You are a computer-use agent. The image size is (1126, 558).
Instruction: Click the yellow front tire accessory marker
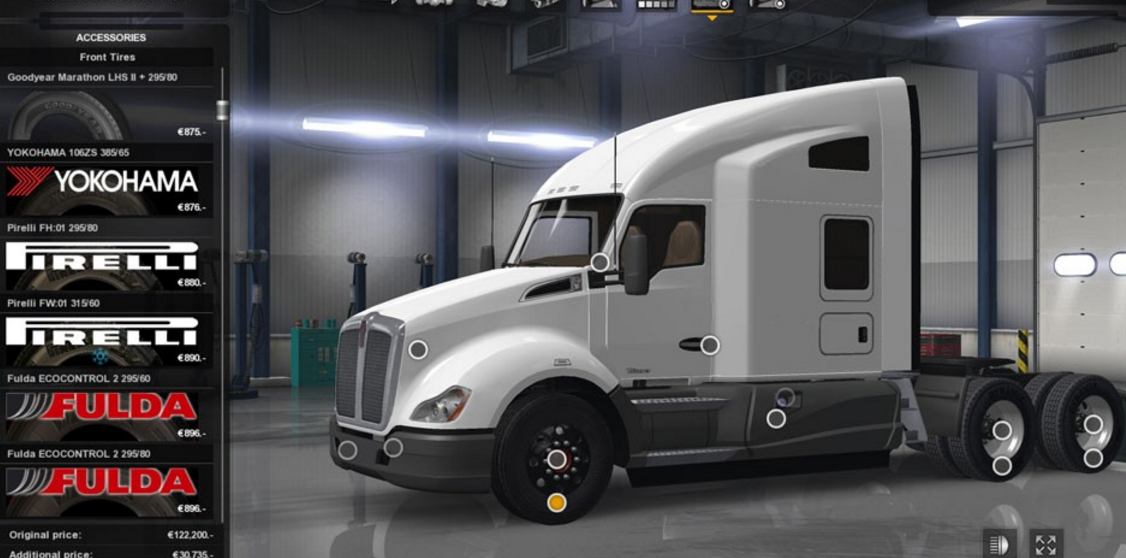coord(557,502)
